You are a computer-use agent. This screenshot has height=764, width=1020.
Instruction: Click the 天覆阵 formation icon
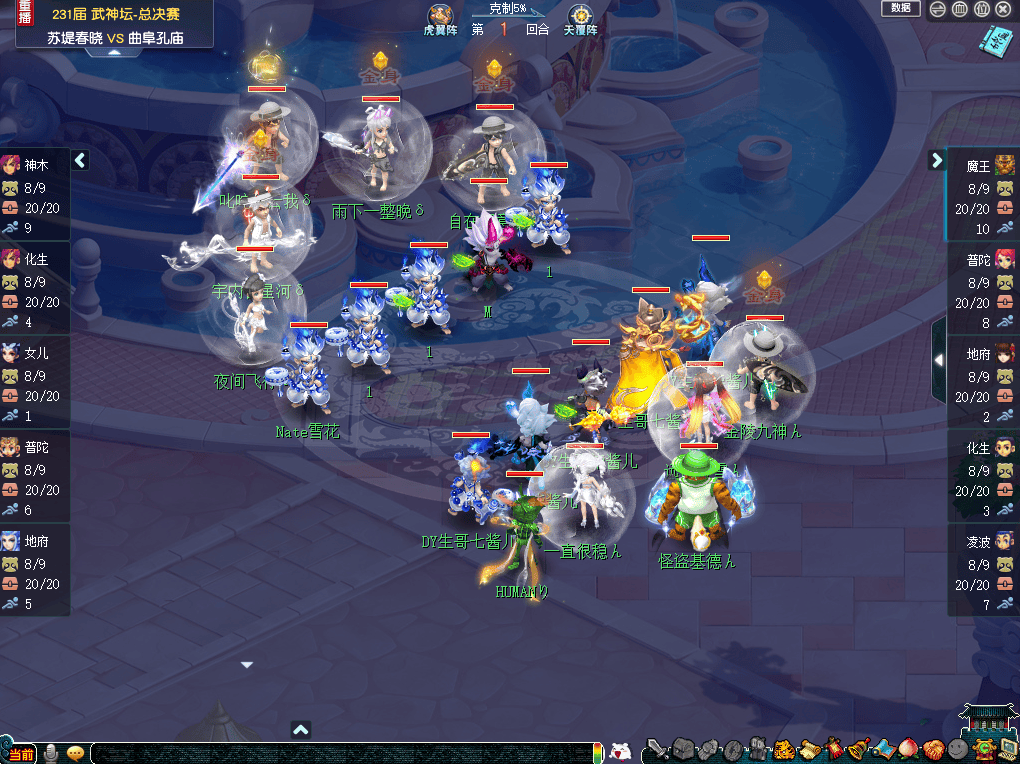coord(580,18)
